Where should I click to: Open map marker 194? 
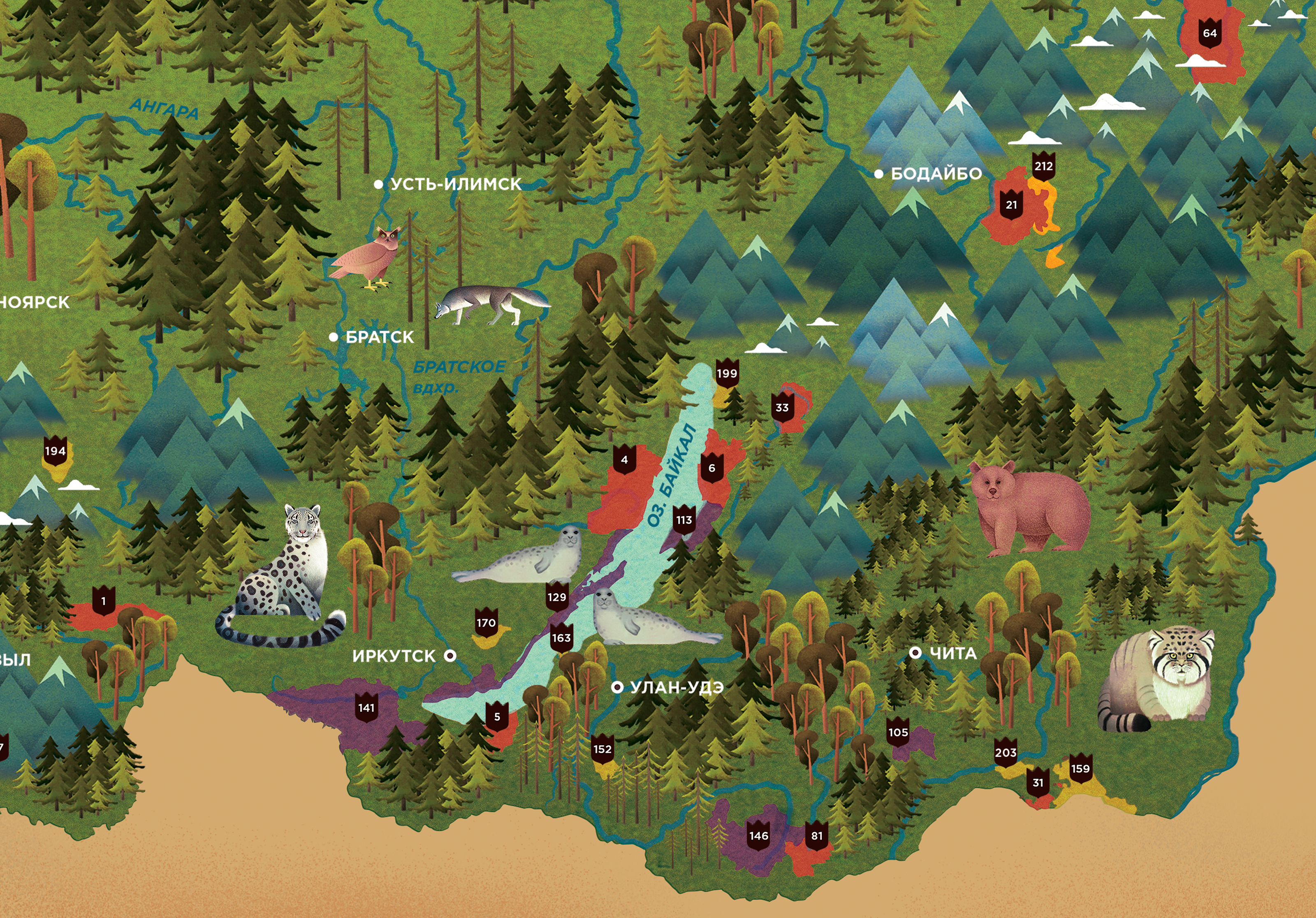coord(56,451)
